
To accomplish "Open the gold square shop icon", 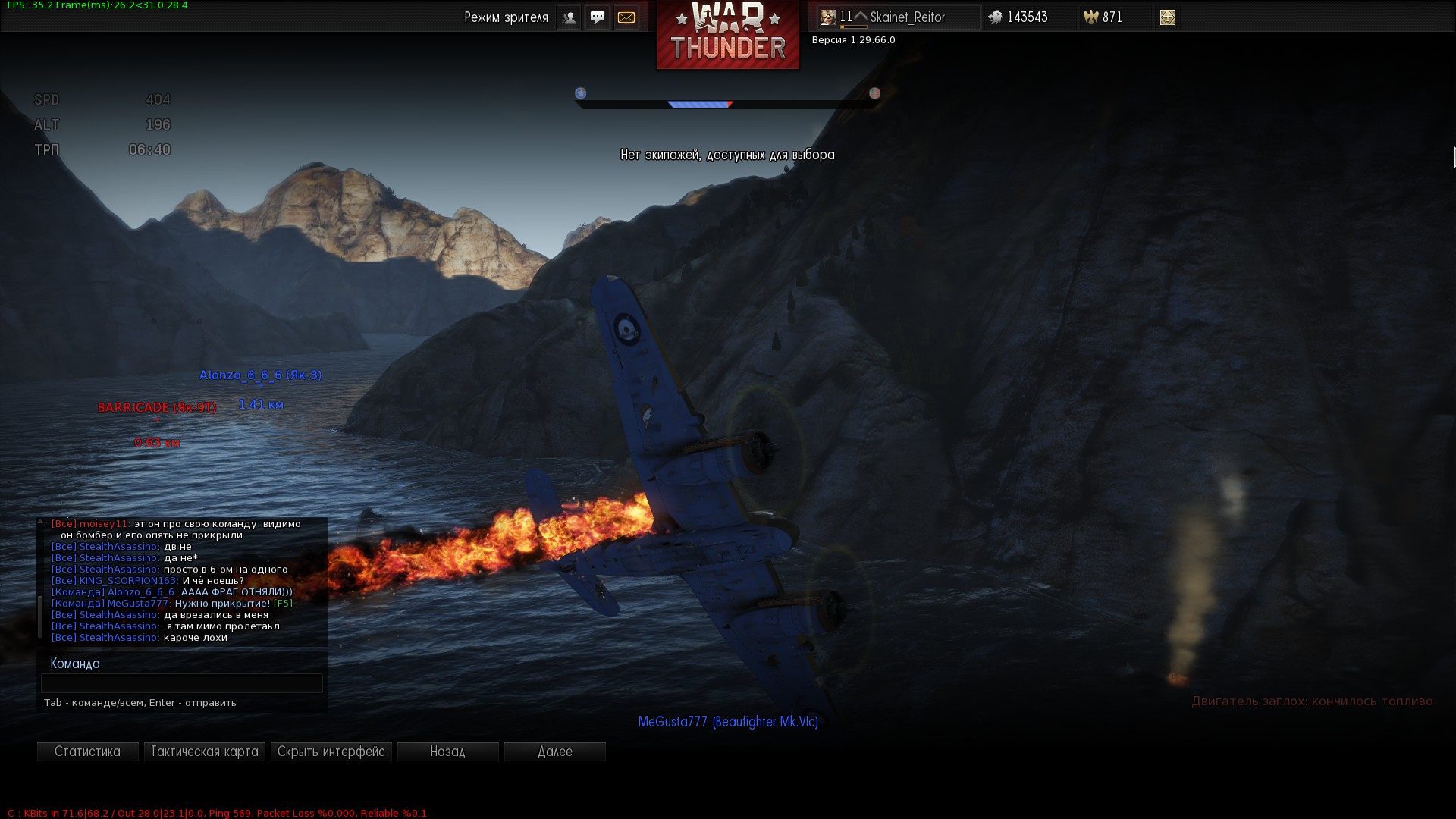I will pos(1167,17).
